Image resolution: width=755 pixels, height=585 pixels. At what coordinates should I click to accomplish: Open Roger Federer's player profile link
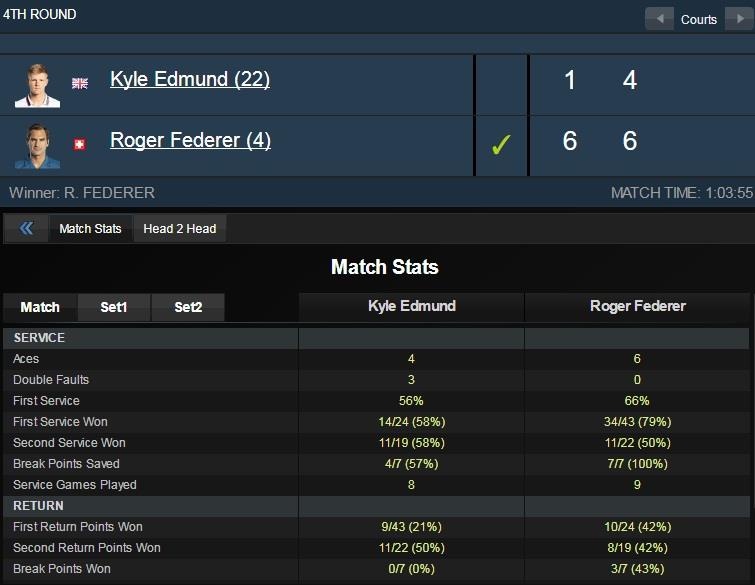[190, 141]
